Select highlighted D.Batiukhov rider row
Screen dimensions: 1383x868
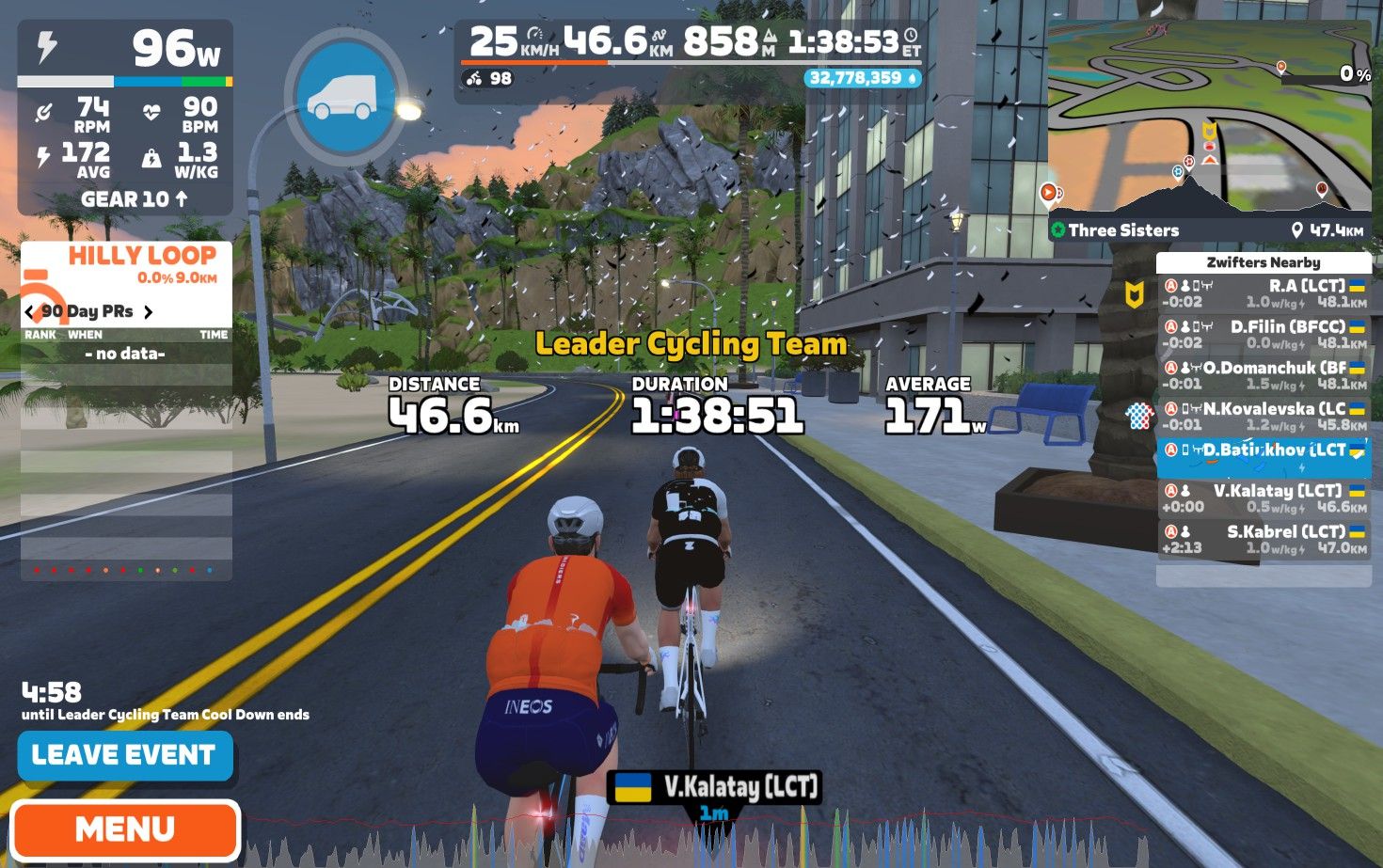[1263, 457]
